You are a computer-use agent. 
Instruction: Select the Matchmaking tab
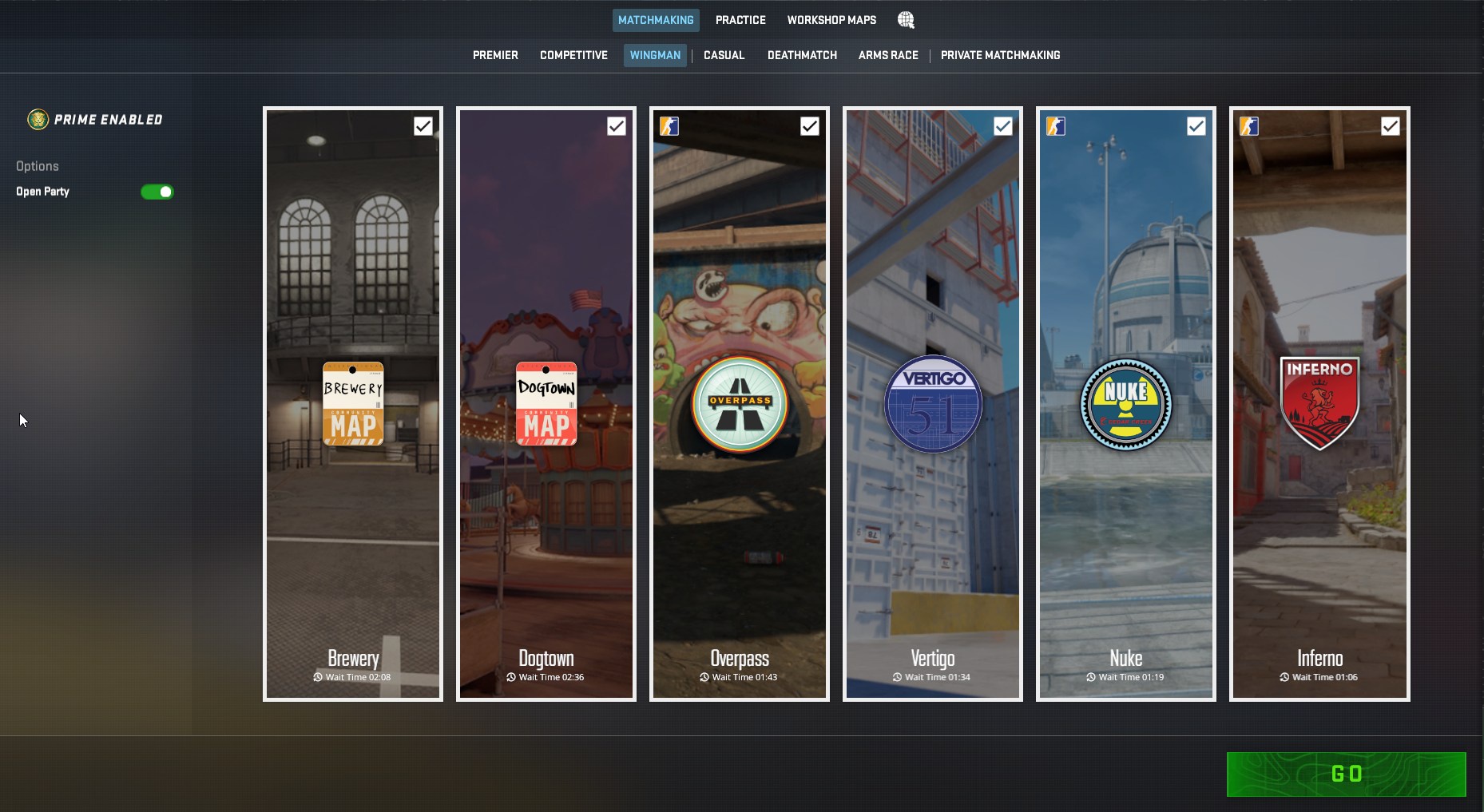656,20
